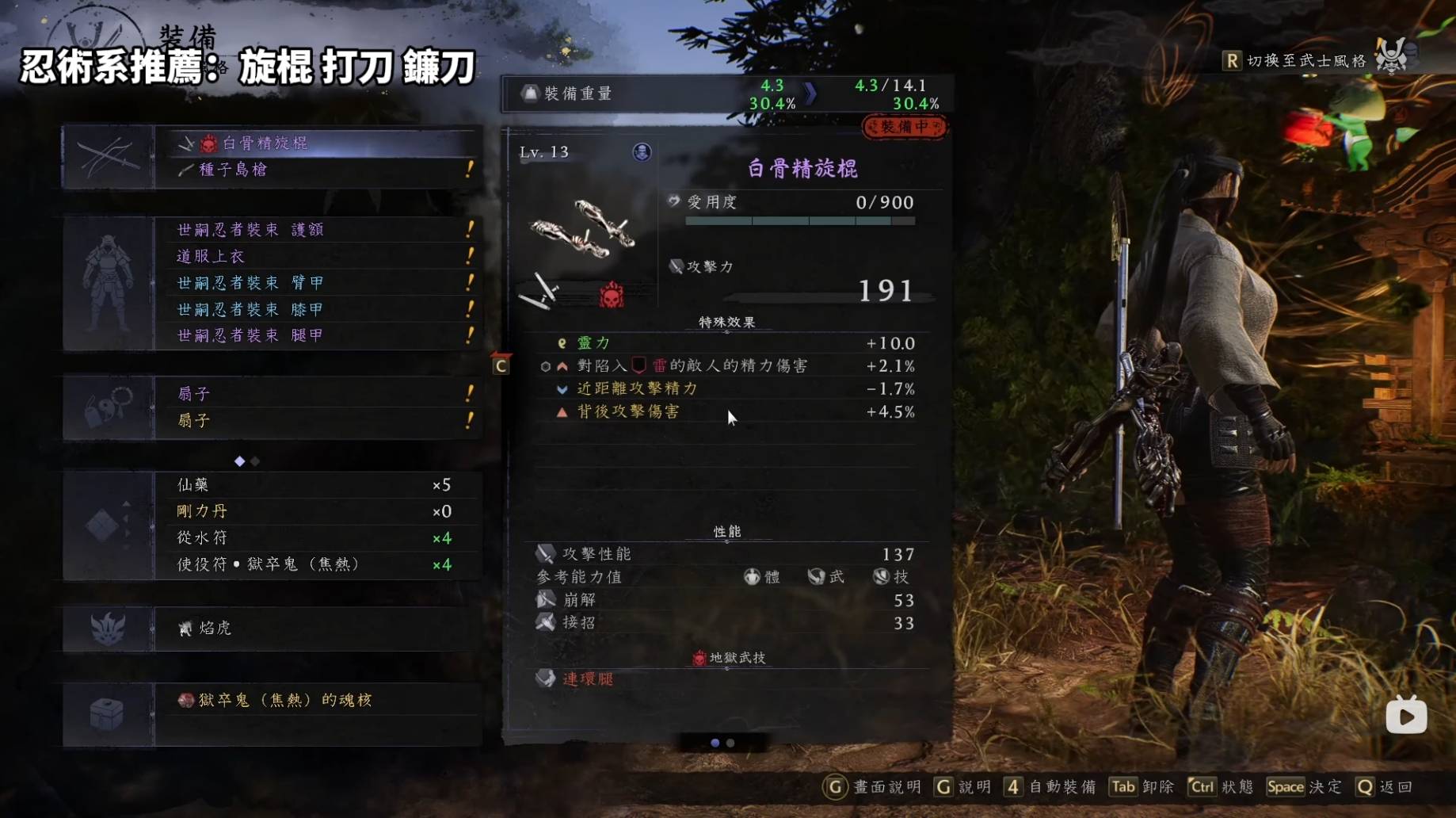Viewport: 1456px width, 818px height.
Task: Click the 白骨精旋棍 weapon thumbnail image
Action: 583,228
